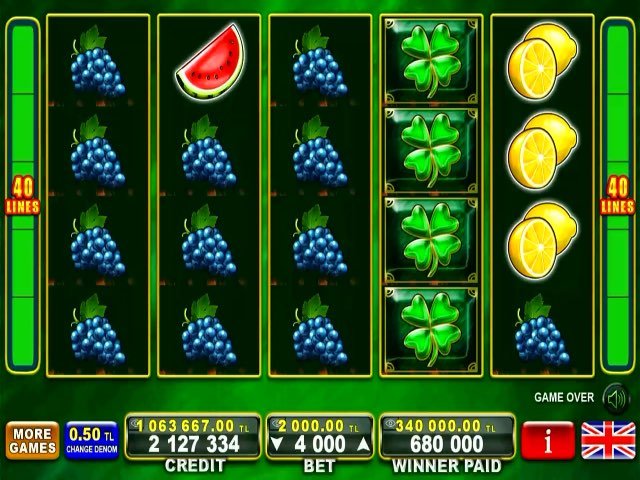640x480 pixels.
Task: Open the red info paytable button
Action: pos(547,441)
